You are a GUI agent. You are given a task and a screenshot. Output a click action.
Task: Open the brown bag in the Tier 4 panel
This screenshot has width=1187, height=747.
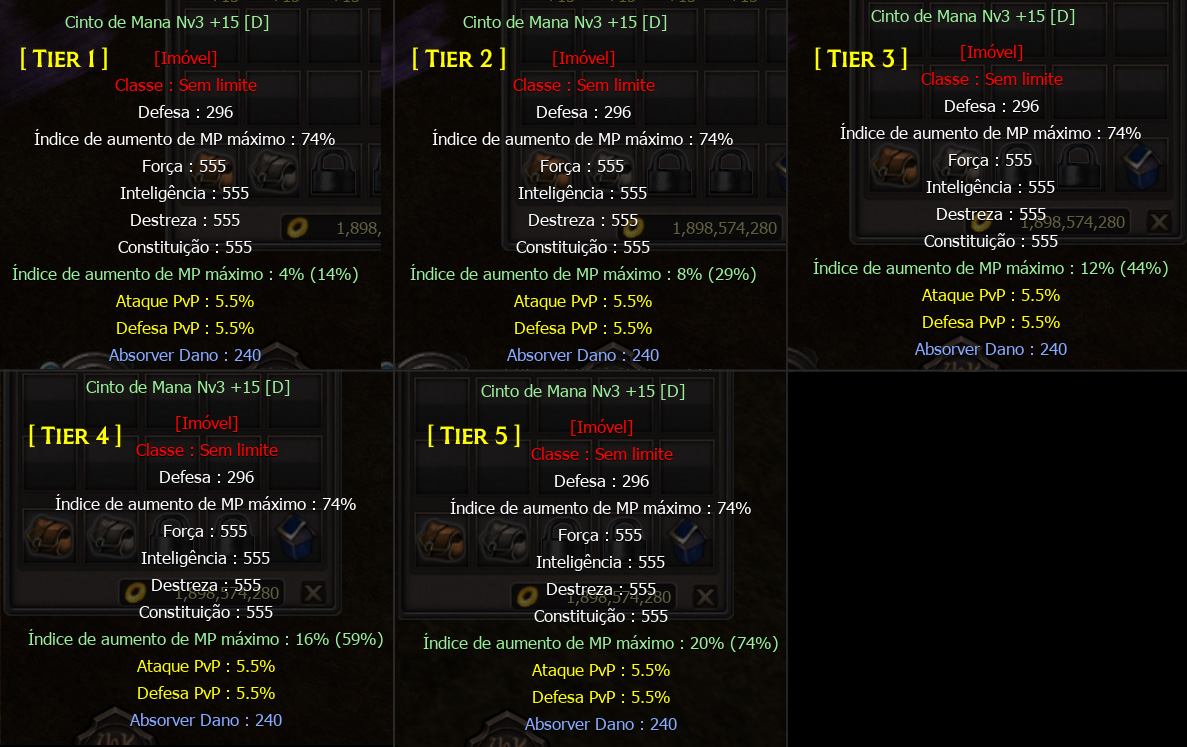click(x=49, y=538)
